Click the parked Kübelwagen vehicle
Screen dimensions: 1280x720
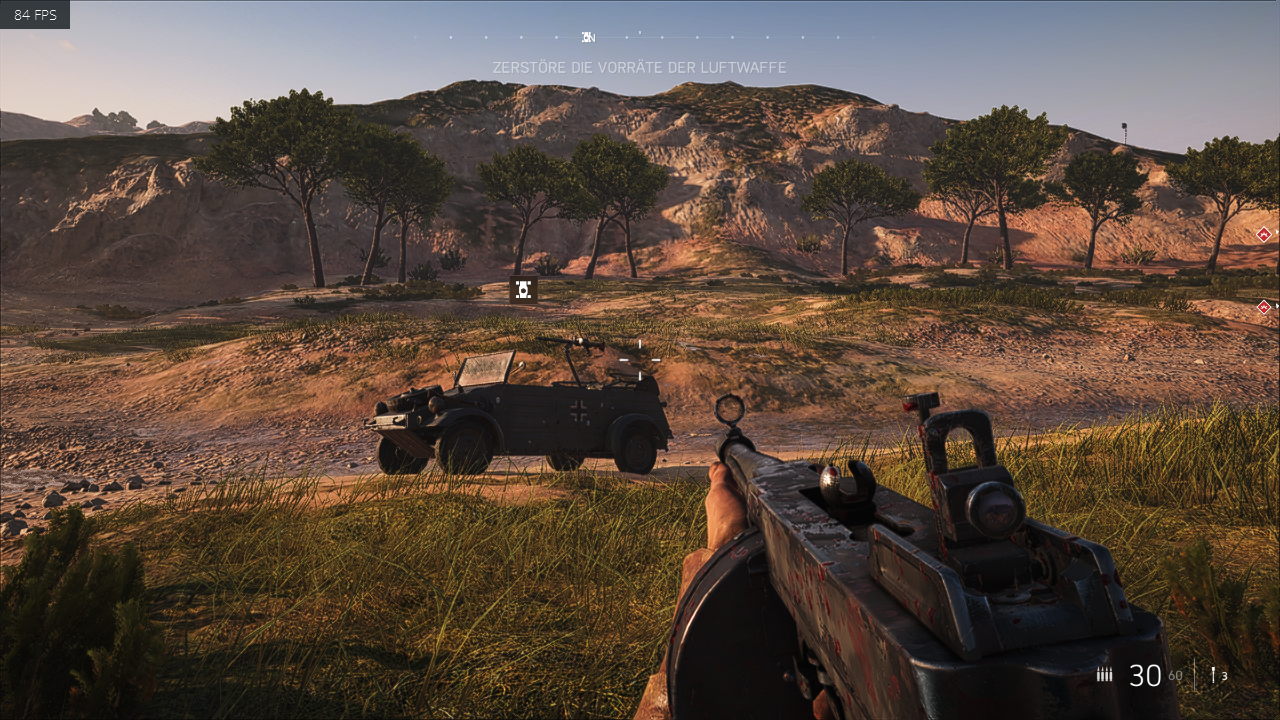(520, 415)
